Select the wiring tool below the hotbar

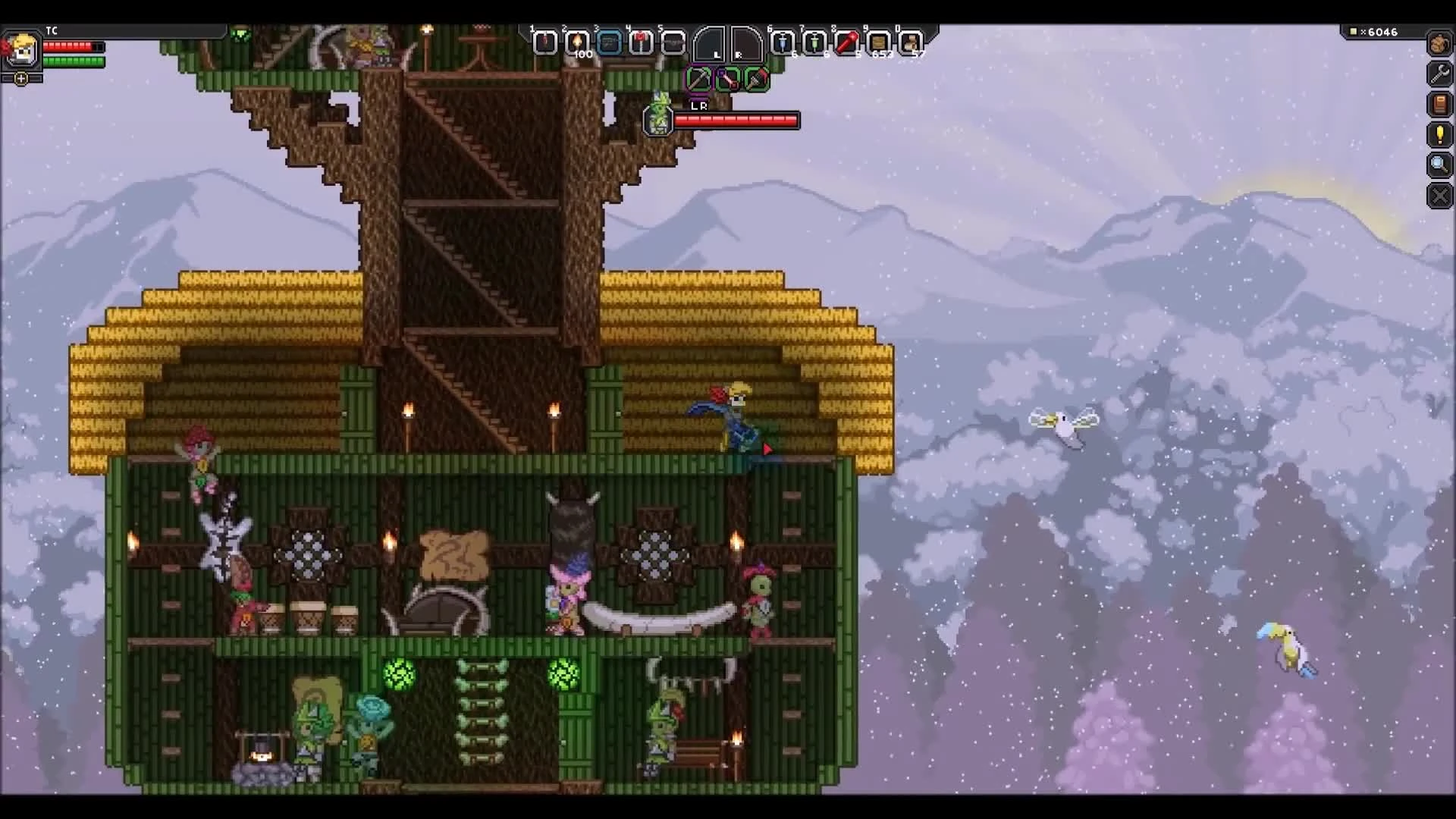[x=728, y=78]
